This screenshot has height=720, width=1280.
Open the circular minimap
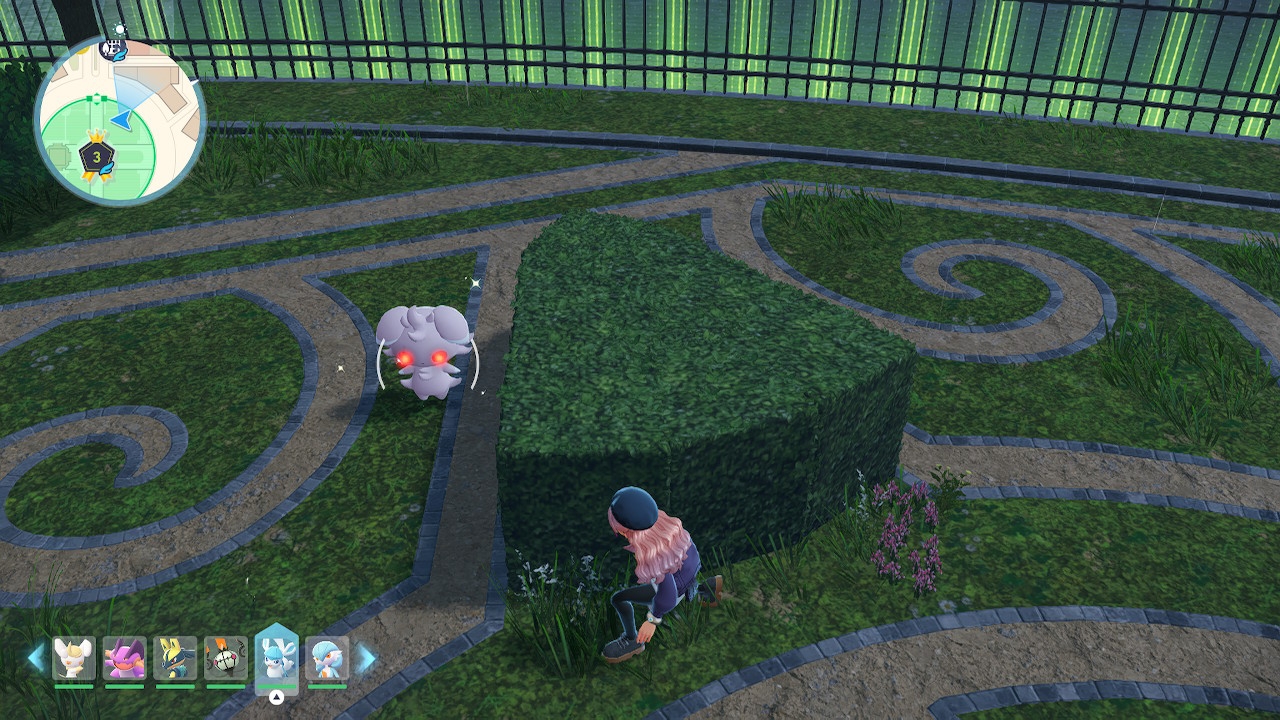tap(120, 120)
